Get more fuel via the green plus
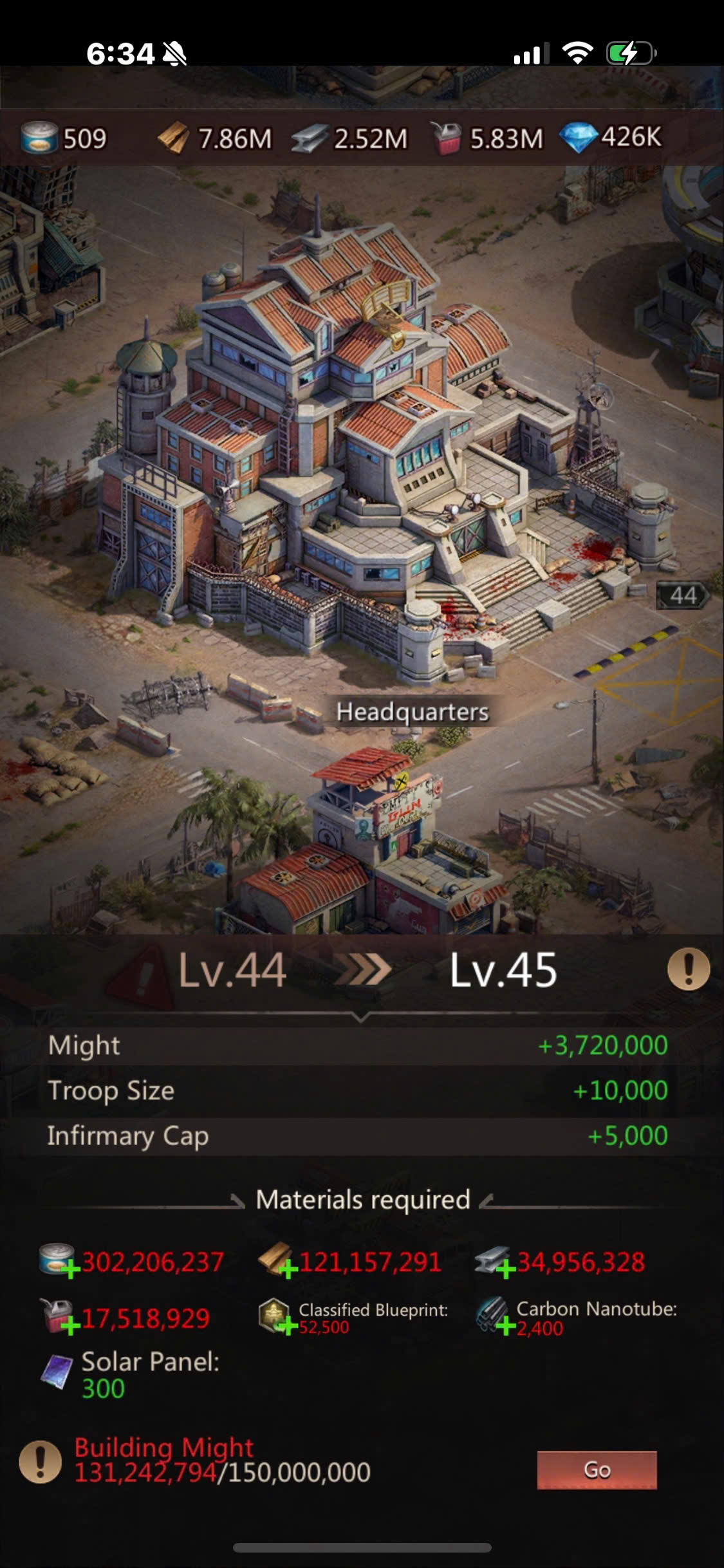Screen dimensions: 724x1568 coord(70,1325)
